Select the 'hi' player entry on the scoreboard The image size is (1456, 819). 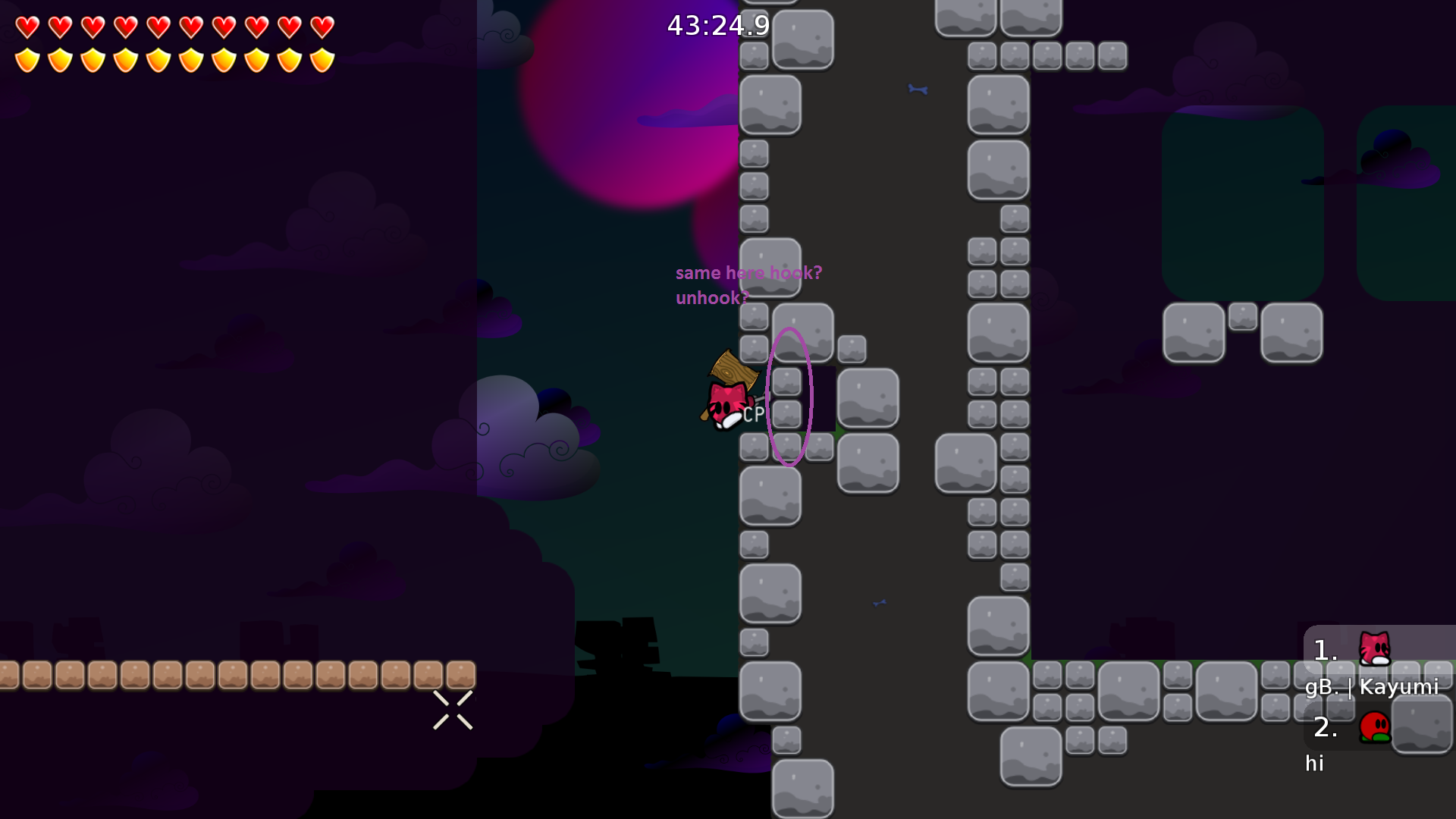(1316, 764)
